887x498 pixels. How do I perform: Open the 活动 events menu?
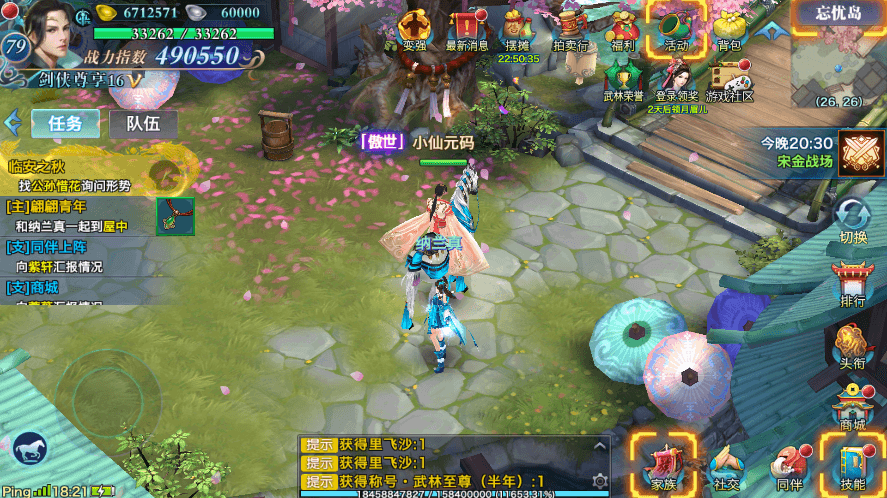point(676,28)
